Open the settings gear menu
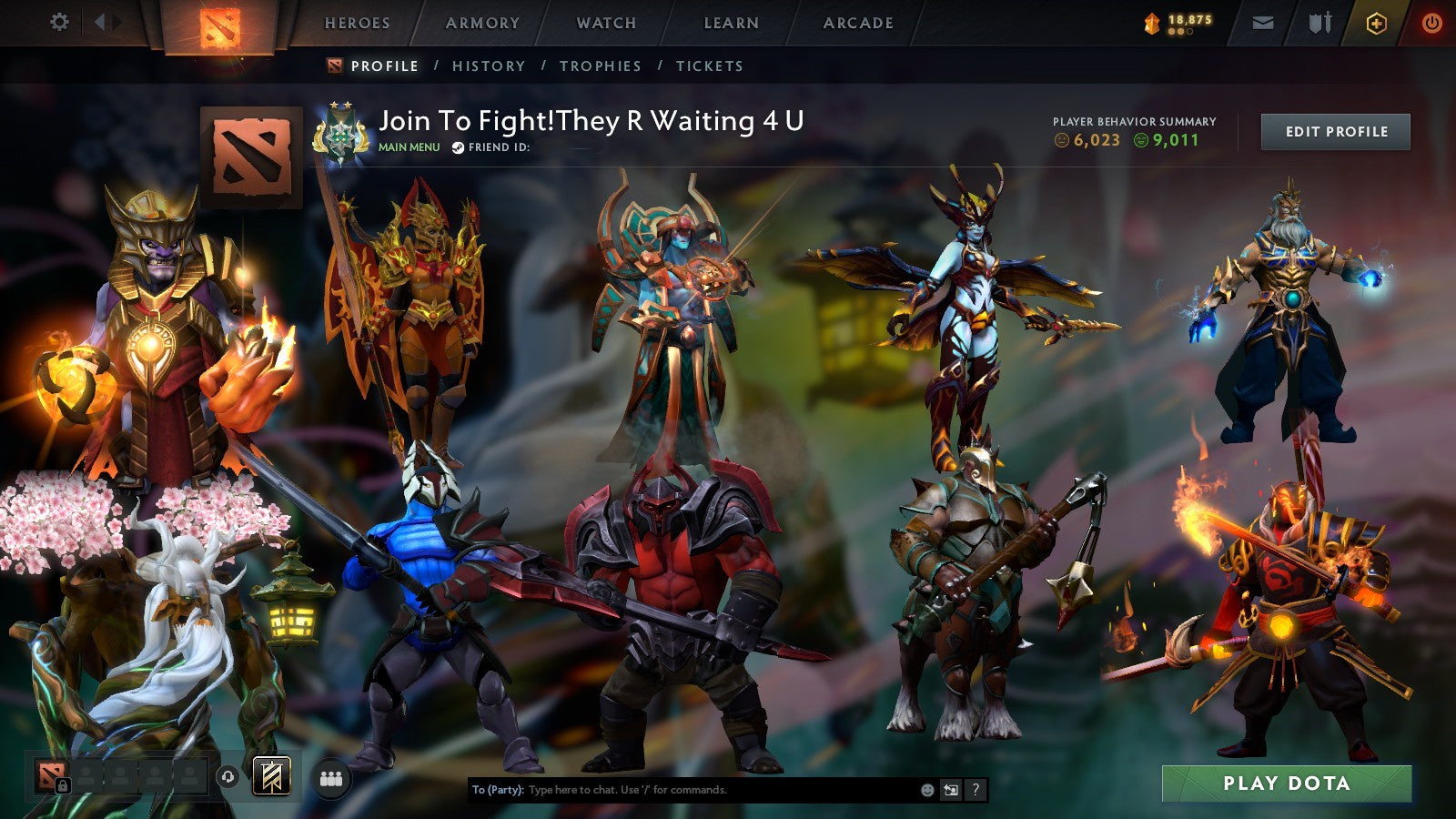Viewport: 1456px width, 819px height. click(x=60, y=20)
